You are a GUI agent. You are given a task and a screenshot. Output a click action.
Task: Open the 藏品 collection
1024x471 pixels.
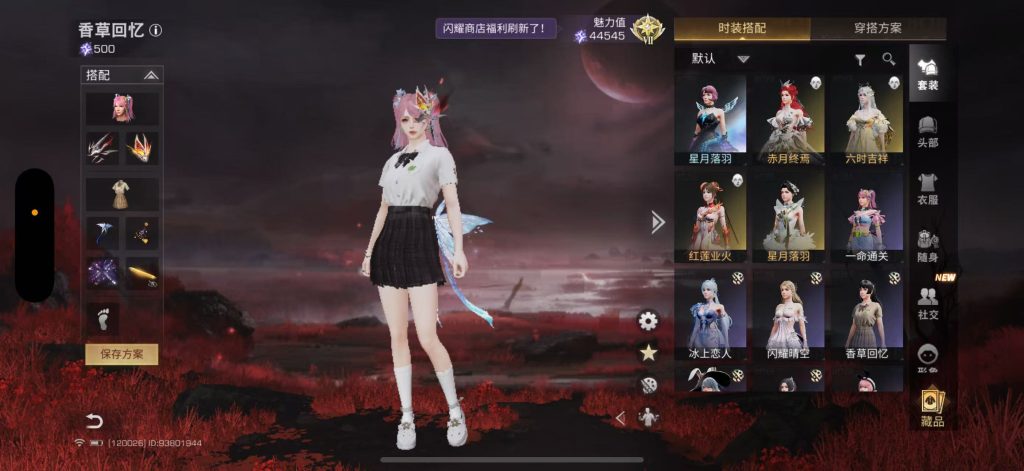pos(932,407)
